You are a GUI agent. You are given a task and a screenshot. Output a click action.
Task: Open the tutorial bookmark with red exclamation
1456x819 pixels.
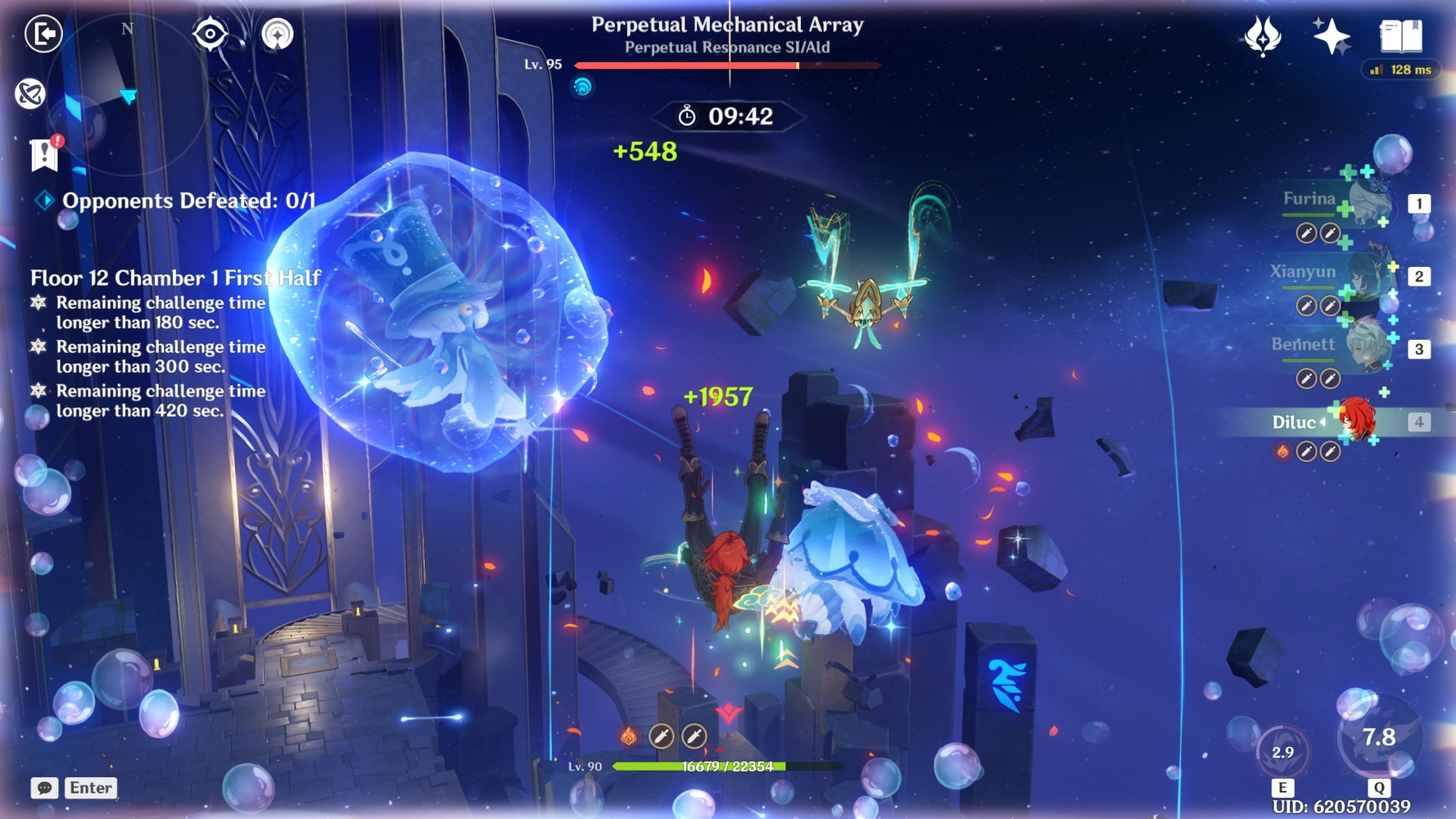click(43, 156)
